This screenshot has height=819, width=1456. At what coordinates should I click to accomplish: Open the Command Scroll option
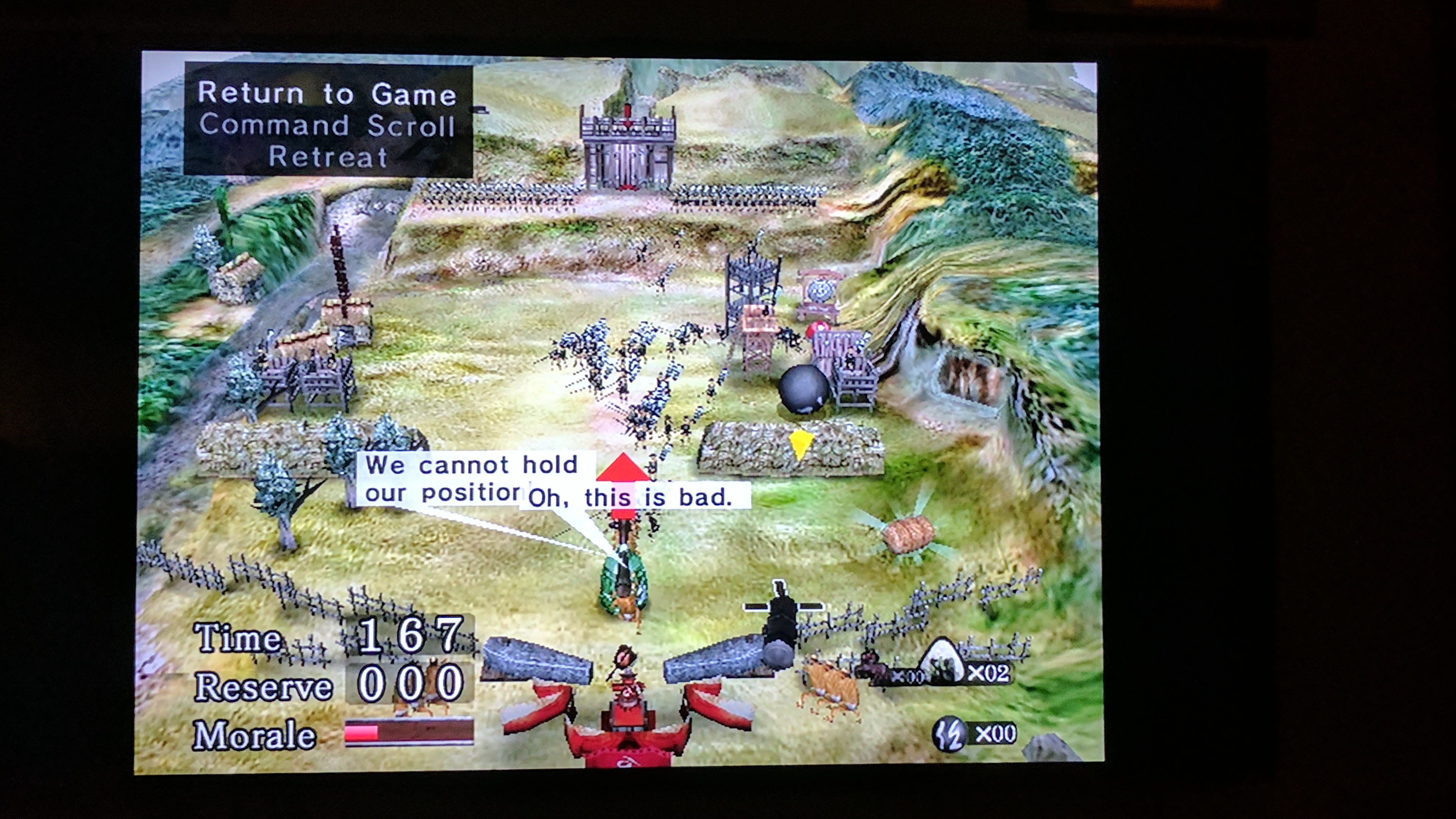(x=327, y=126)
